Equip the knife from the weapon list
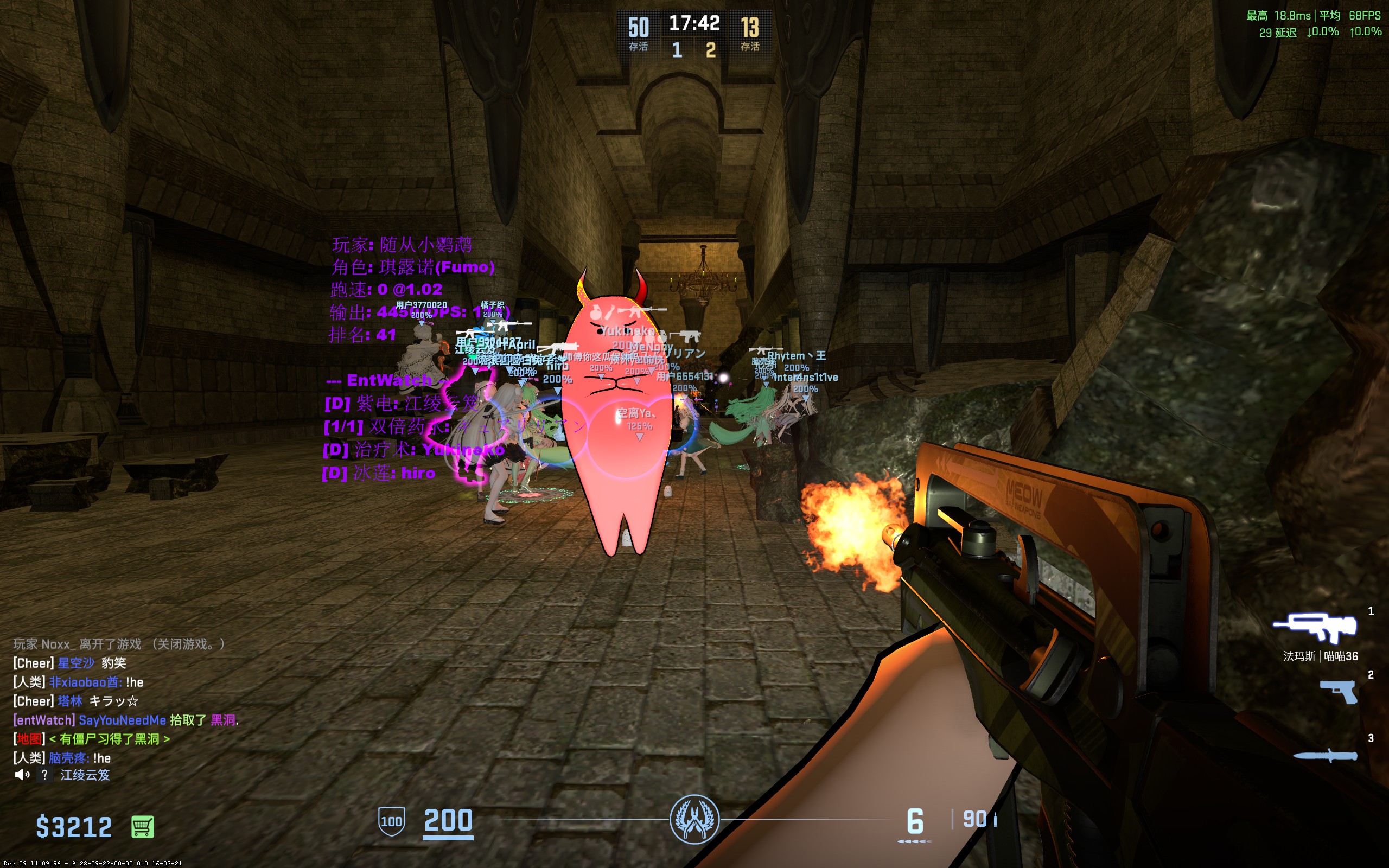1389x868 pixels. tap(1326, 756)
